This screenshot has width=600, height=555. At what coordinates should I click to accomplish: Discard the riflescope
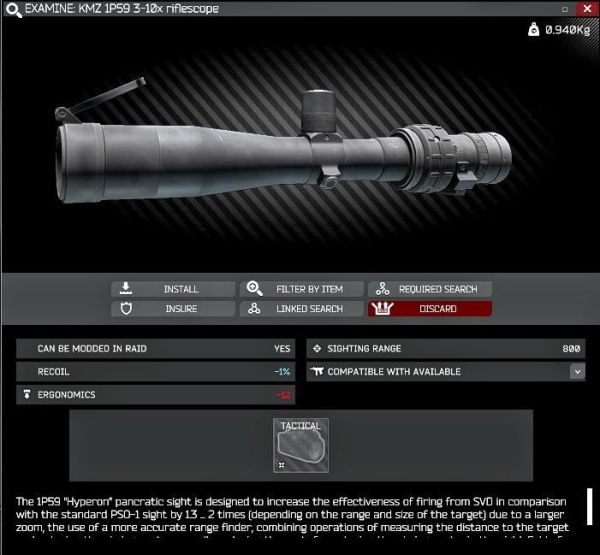[x=430, y=309]
